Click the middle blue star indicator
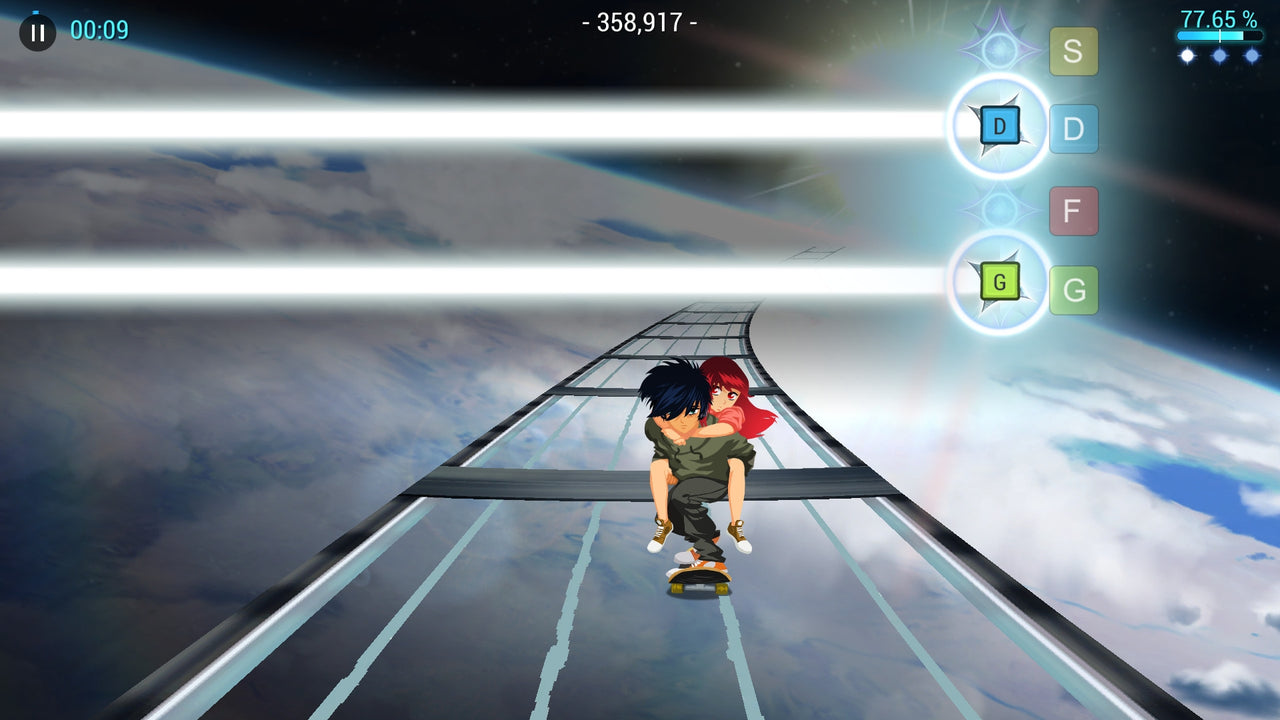This screenshot has height=720, width=1280. [1217, 55]
